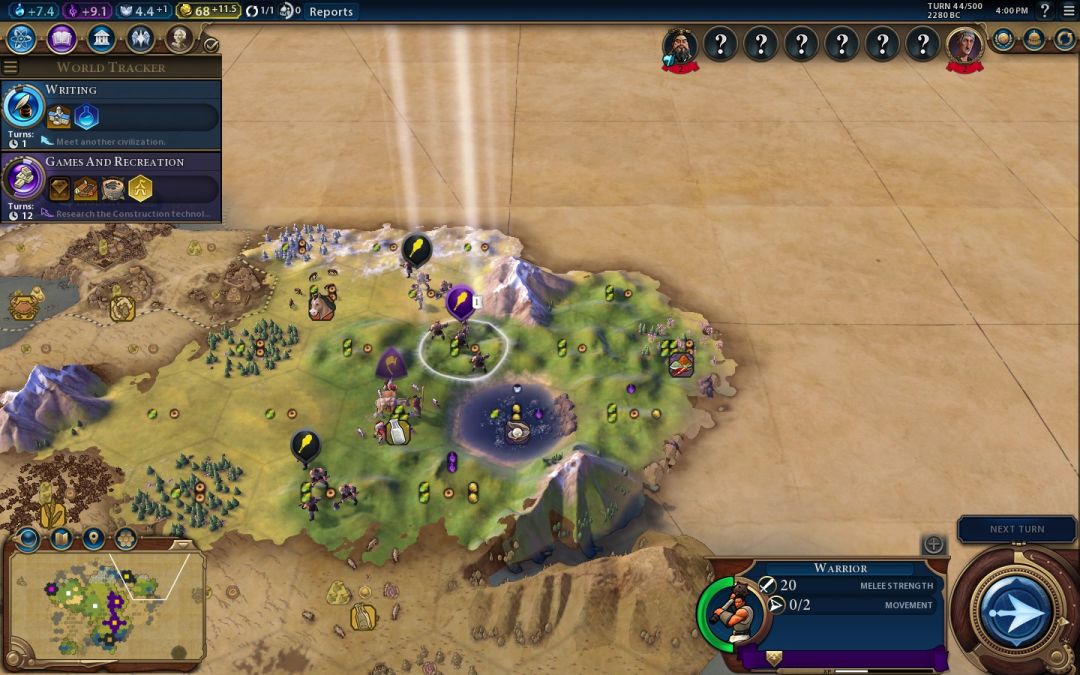Open the Technology tree atom icon
Screen dimensions: 1080x675
point(22,39)
